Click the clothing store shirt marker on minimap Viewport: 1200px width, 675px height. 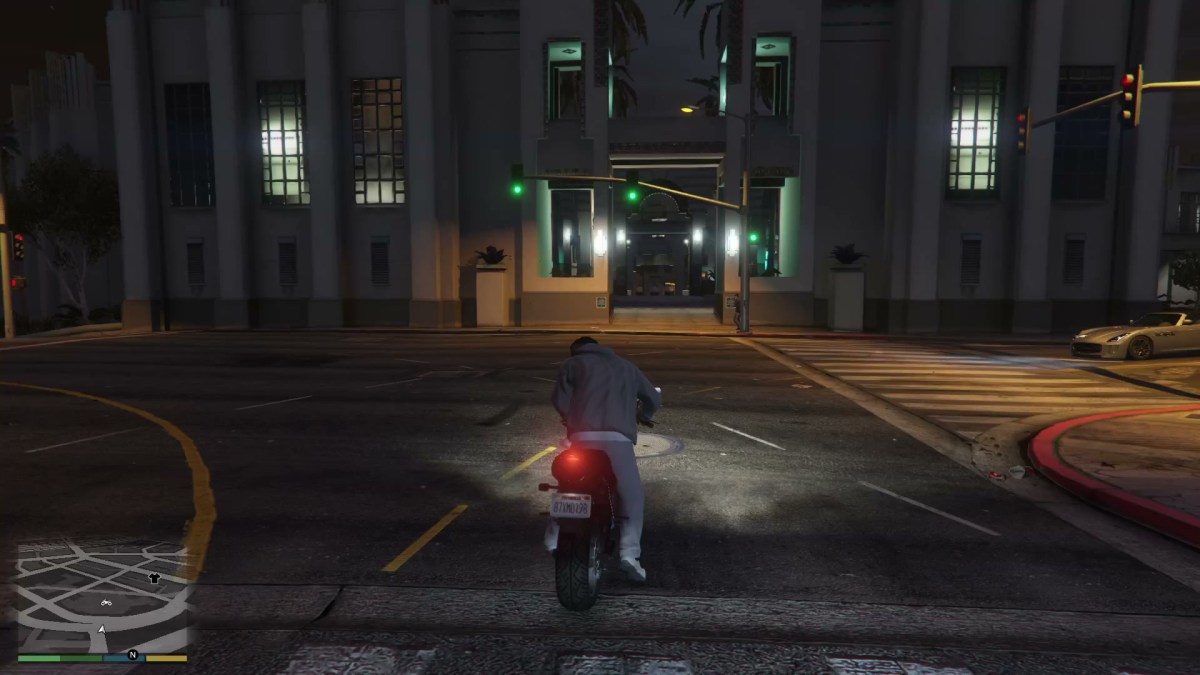click(x=154, y=578)
